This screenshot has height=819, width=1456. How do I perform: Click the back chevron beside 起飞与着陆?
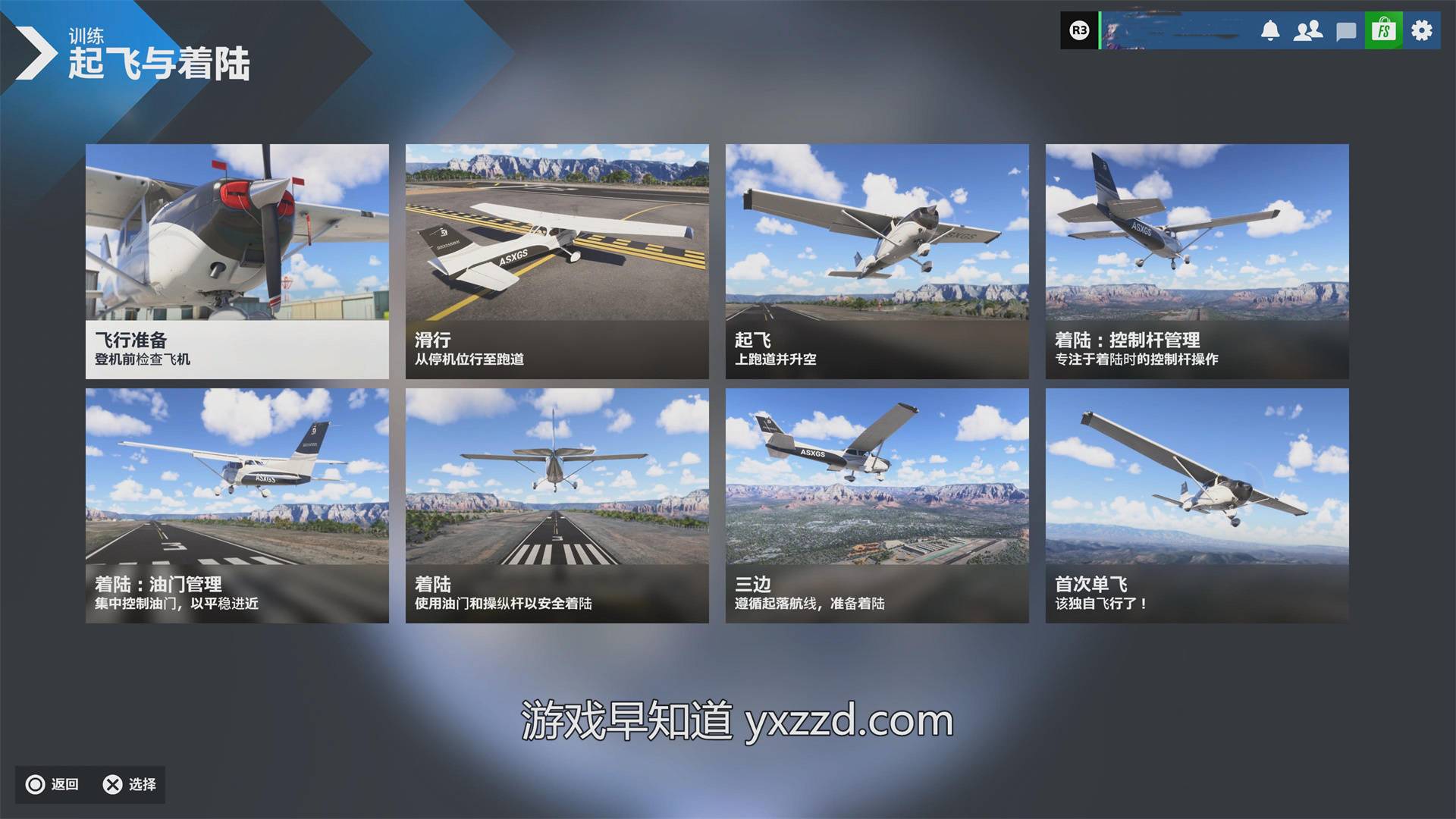tap(34, 53)
